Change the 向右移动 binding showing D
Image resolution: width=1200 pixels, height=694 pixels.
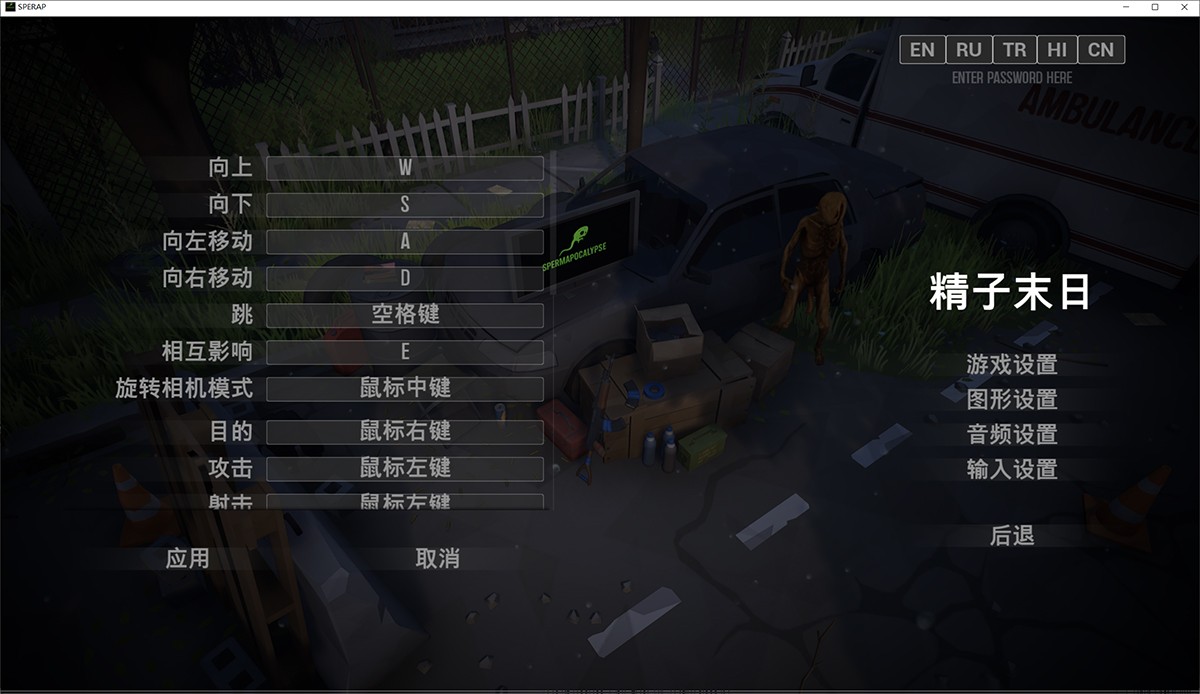(x=405, y=279)
